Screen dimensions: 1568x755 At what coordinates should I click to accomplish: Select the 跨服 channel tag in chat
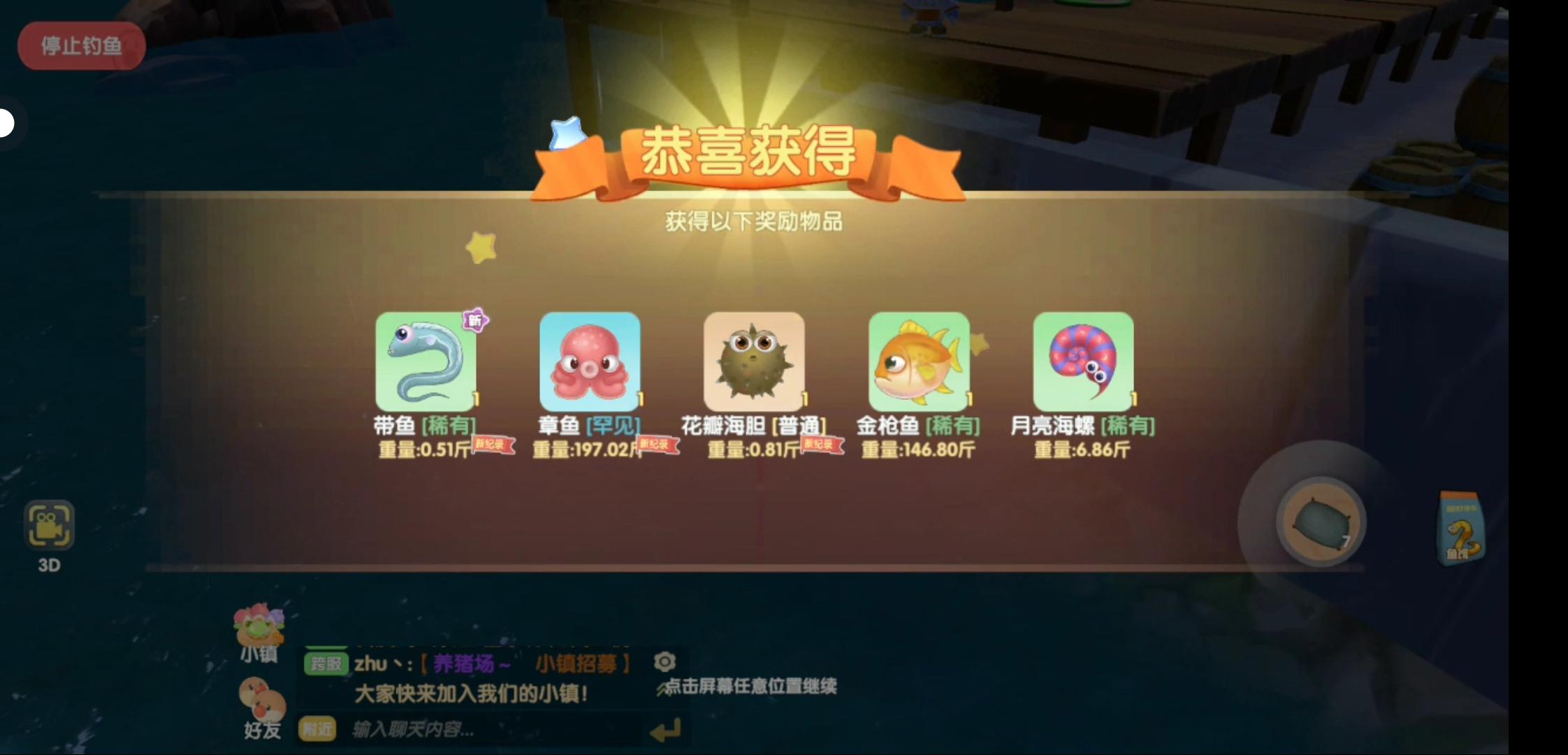tap(326, 664)
